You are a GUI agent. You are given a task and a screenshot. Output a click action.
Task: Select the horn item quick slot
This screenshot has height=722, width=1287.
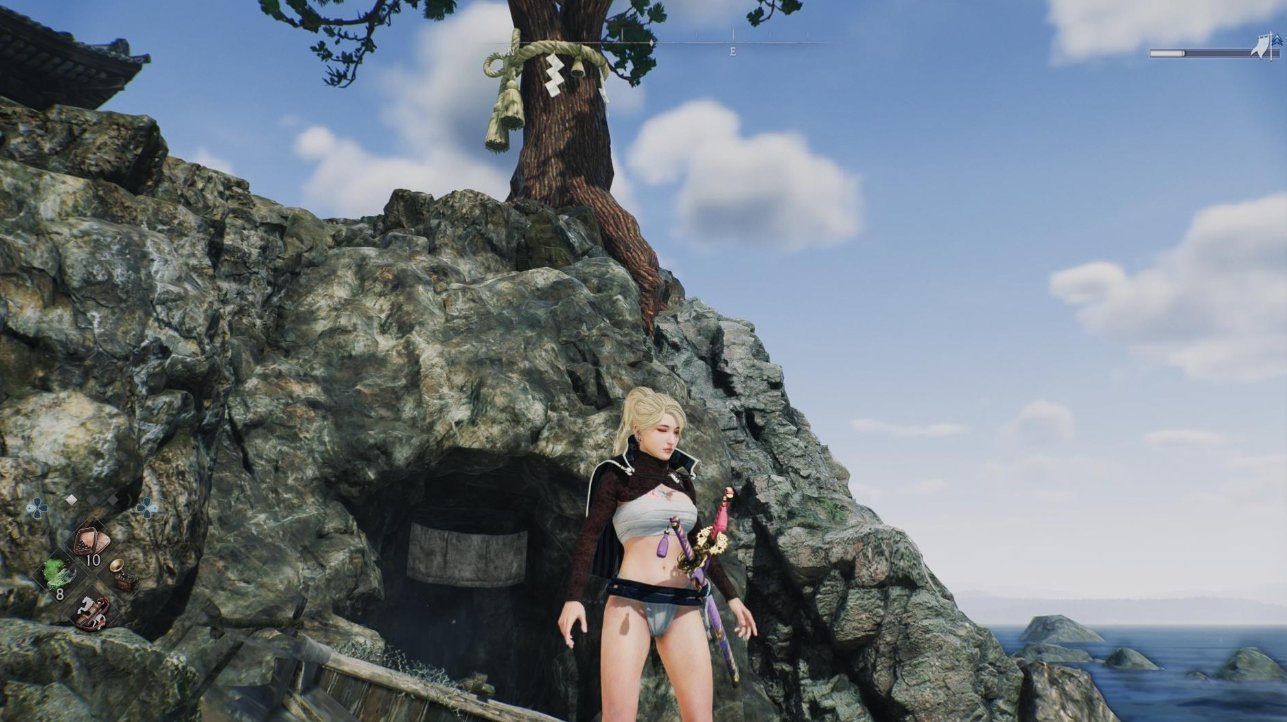(x=124, y=573)
